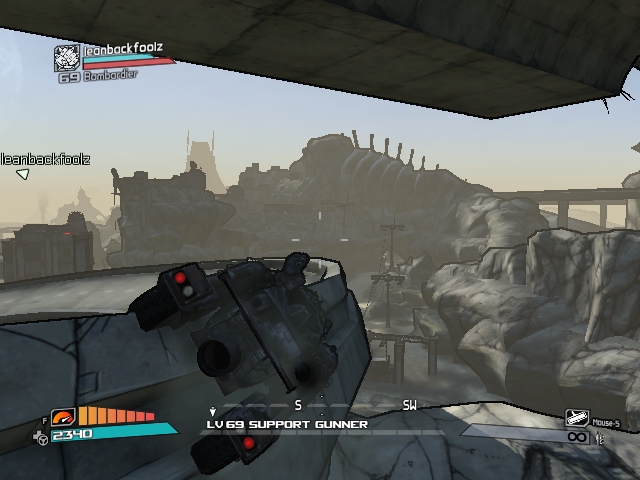Click the vehicle boost gauge icon
The width and height of the screenshot is (640, 480).
[x=63, y=417]
